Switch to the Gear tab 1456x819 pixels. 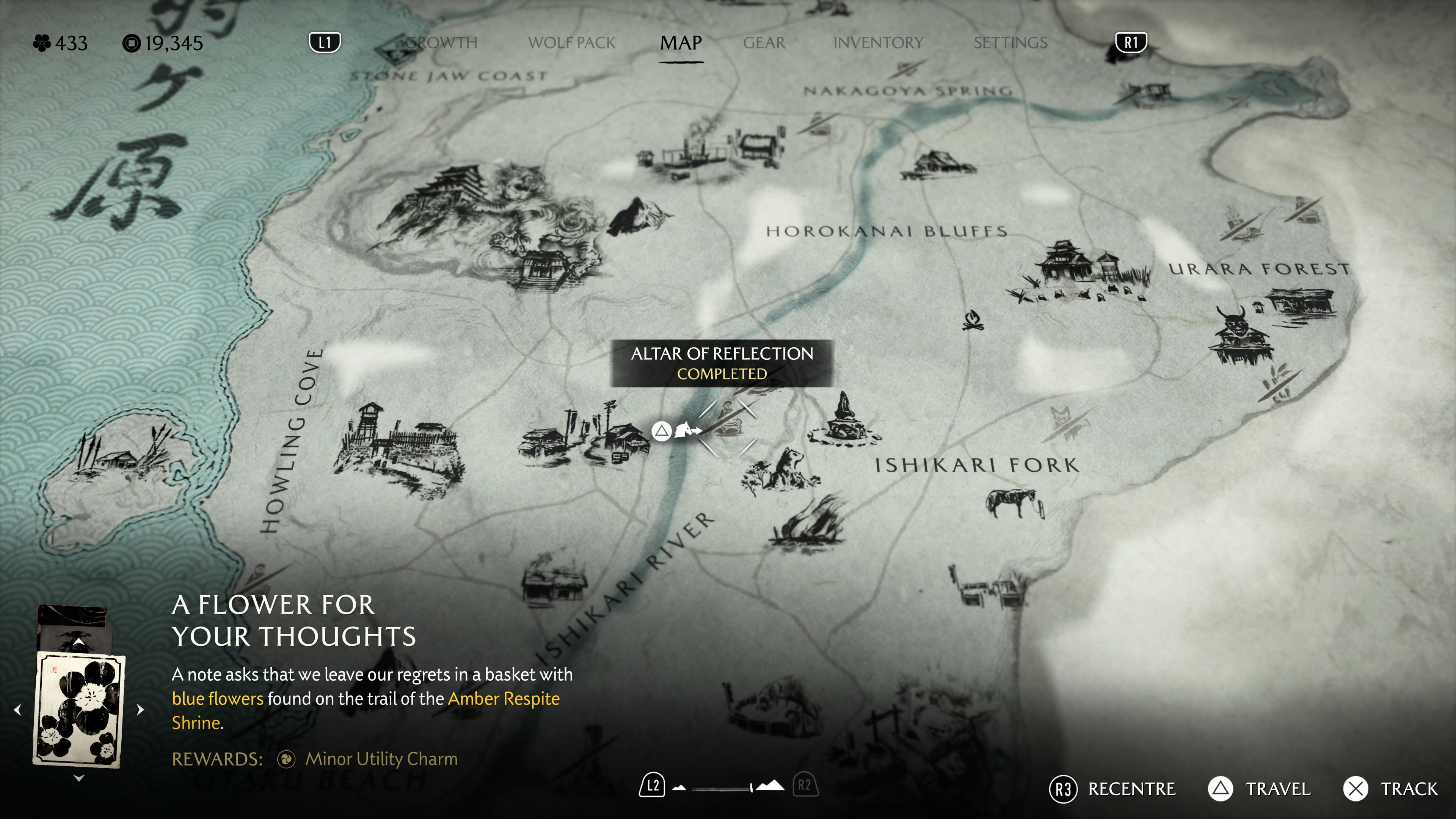coord(764,43)
